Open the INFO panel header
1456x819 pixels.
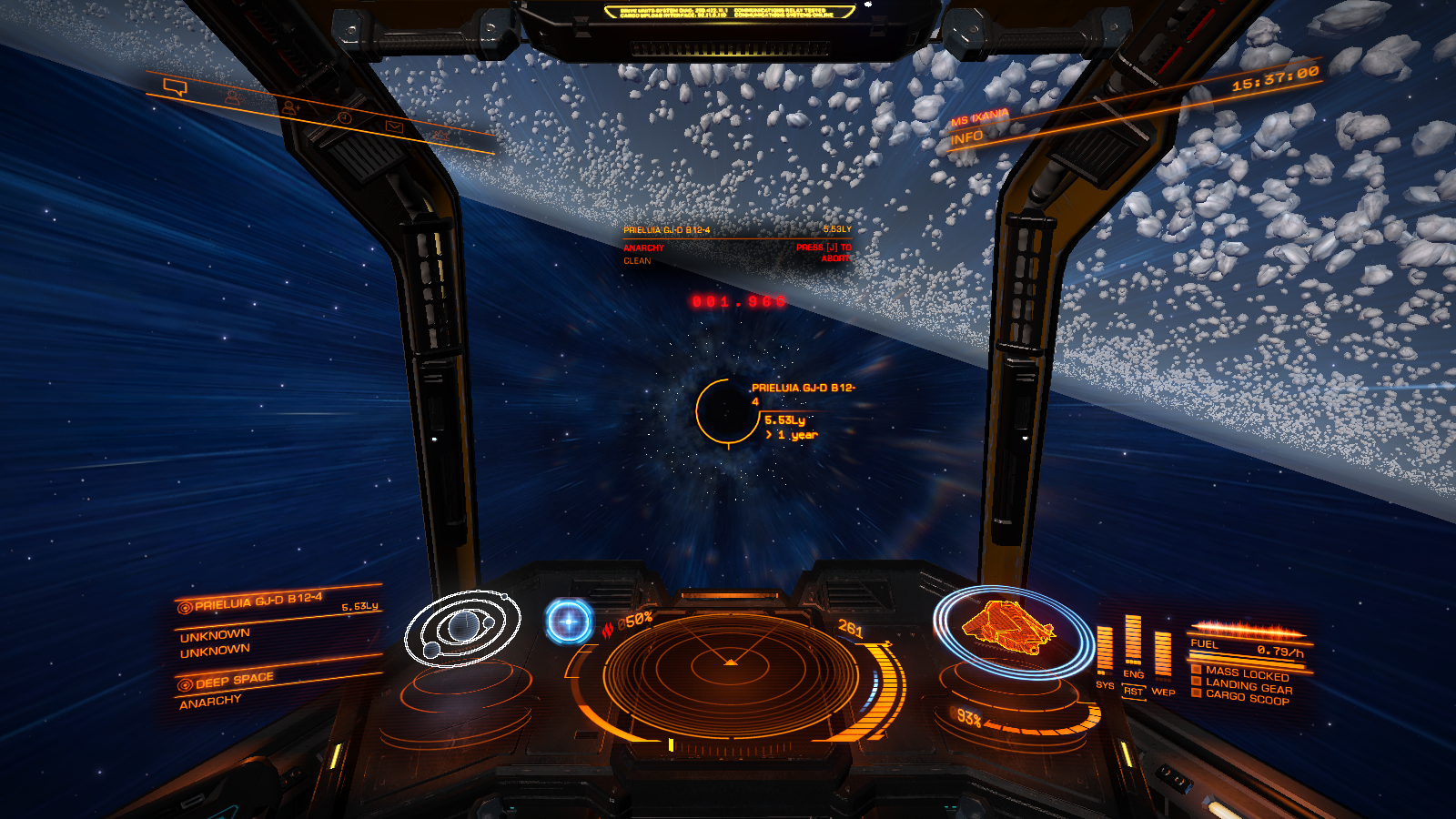click(966, 138)
